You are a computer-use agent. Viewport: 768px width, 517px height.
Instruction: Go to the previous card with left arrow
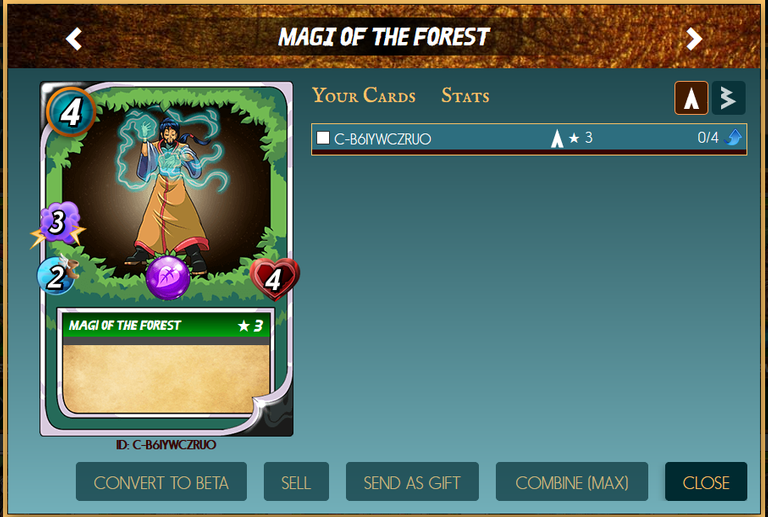tap(74, 39)
